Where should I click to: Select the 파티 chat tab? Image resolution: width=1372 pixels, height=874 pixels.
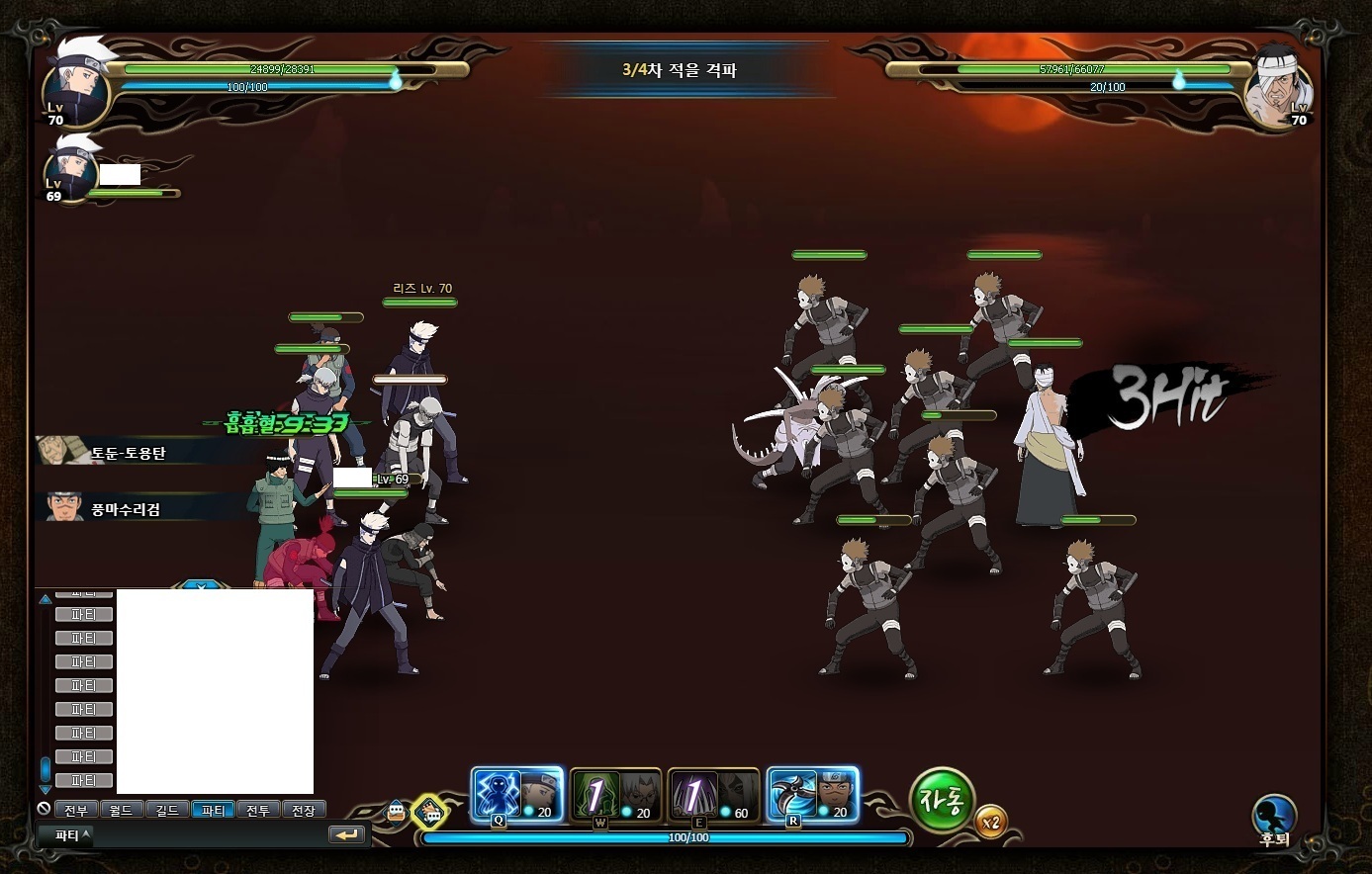pyautogui.click(x=213, y=810)
